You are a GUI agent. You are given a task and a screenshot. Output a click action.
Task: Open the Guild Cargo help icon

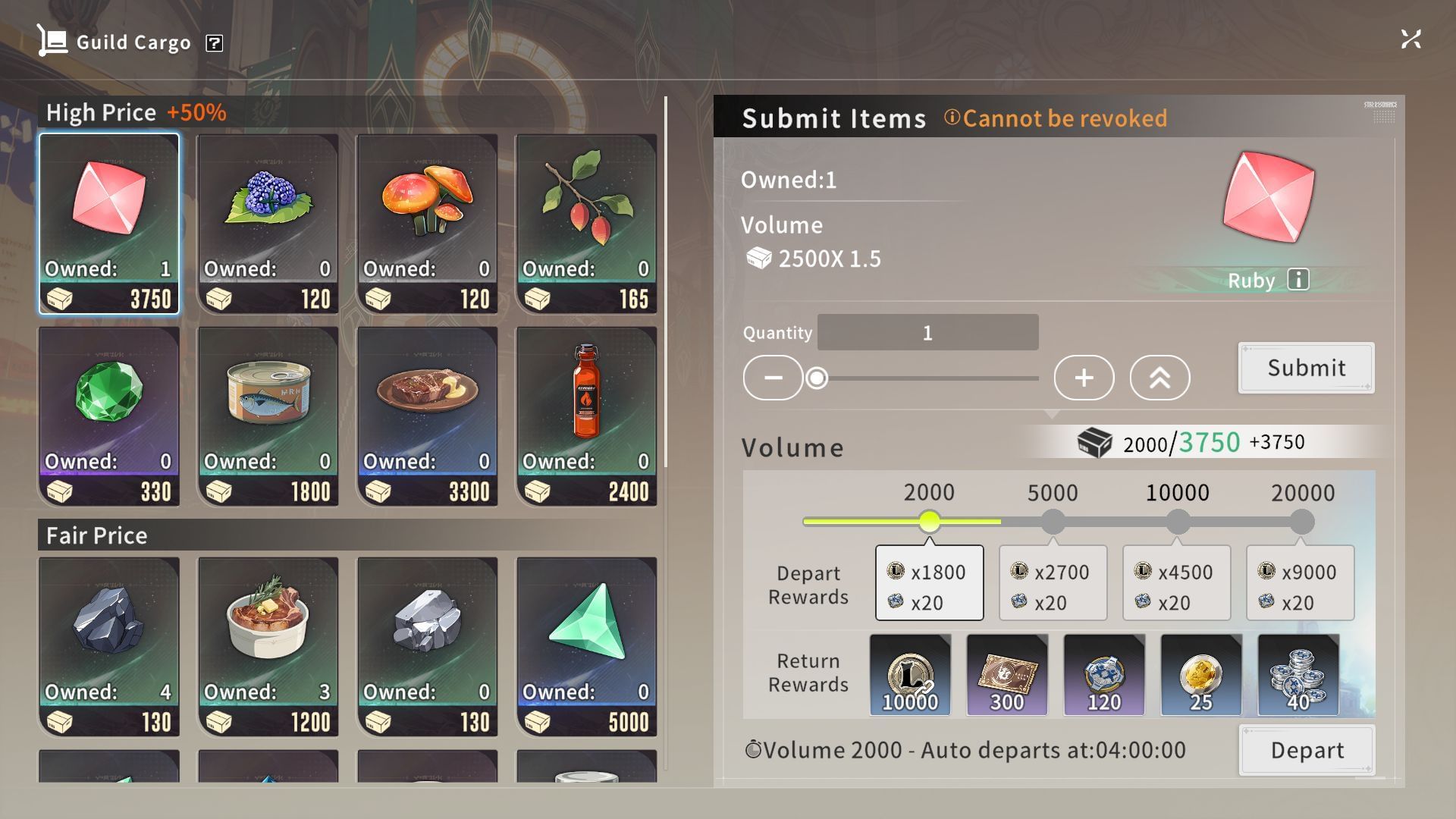tap(215, 43)
